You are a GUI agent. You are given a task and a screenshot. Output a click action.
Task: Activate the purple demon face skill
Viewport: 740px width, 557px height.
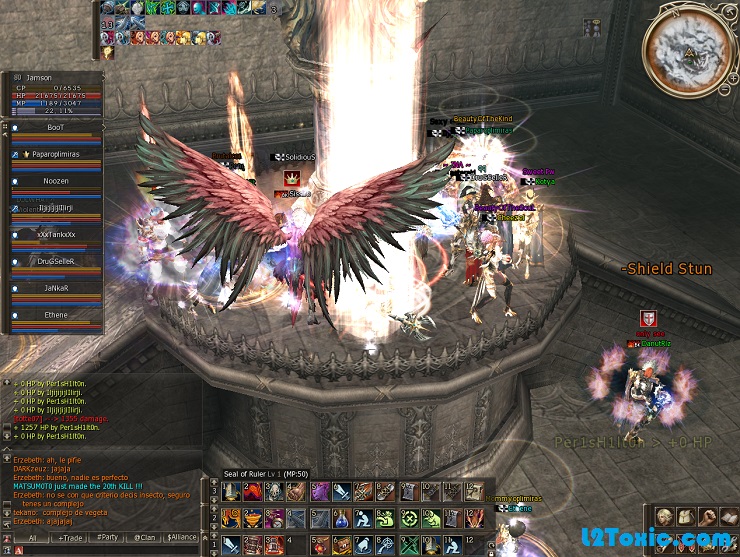click(319, 491)
